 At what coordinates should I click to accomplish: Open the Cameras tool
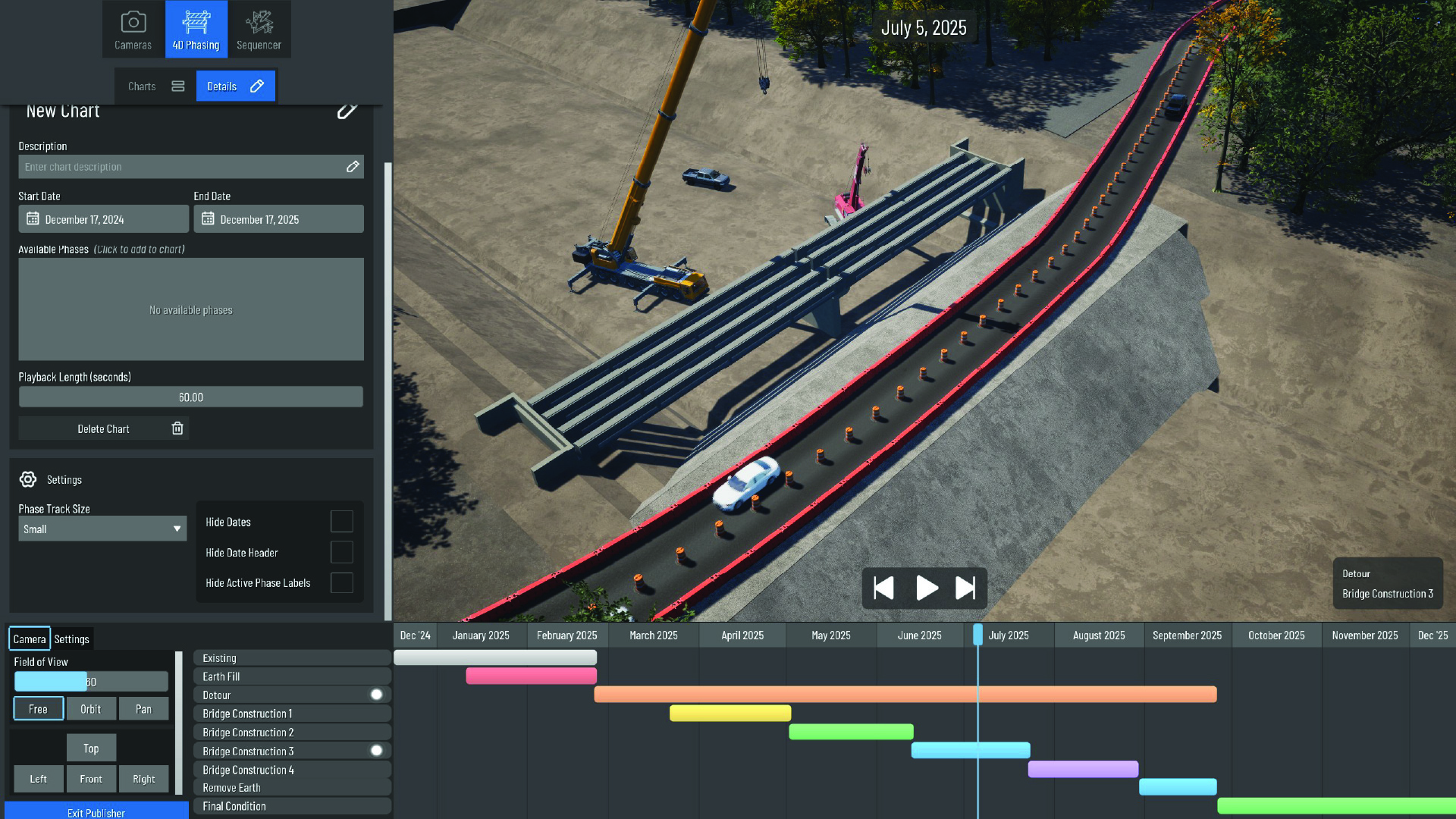pyautogui.click(x=133, y=30)
